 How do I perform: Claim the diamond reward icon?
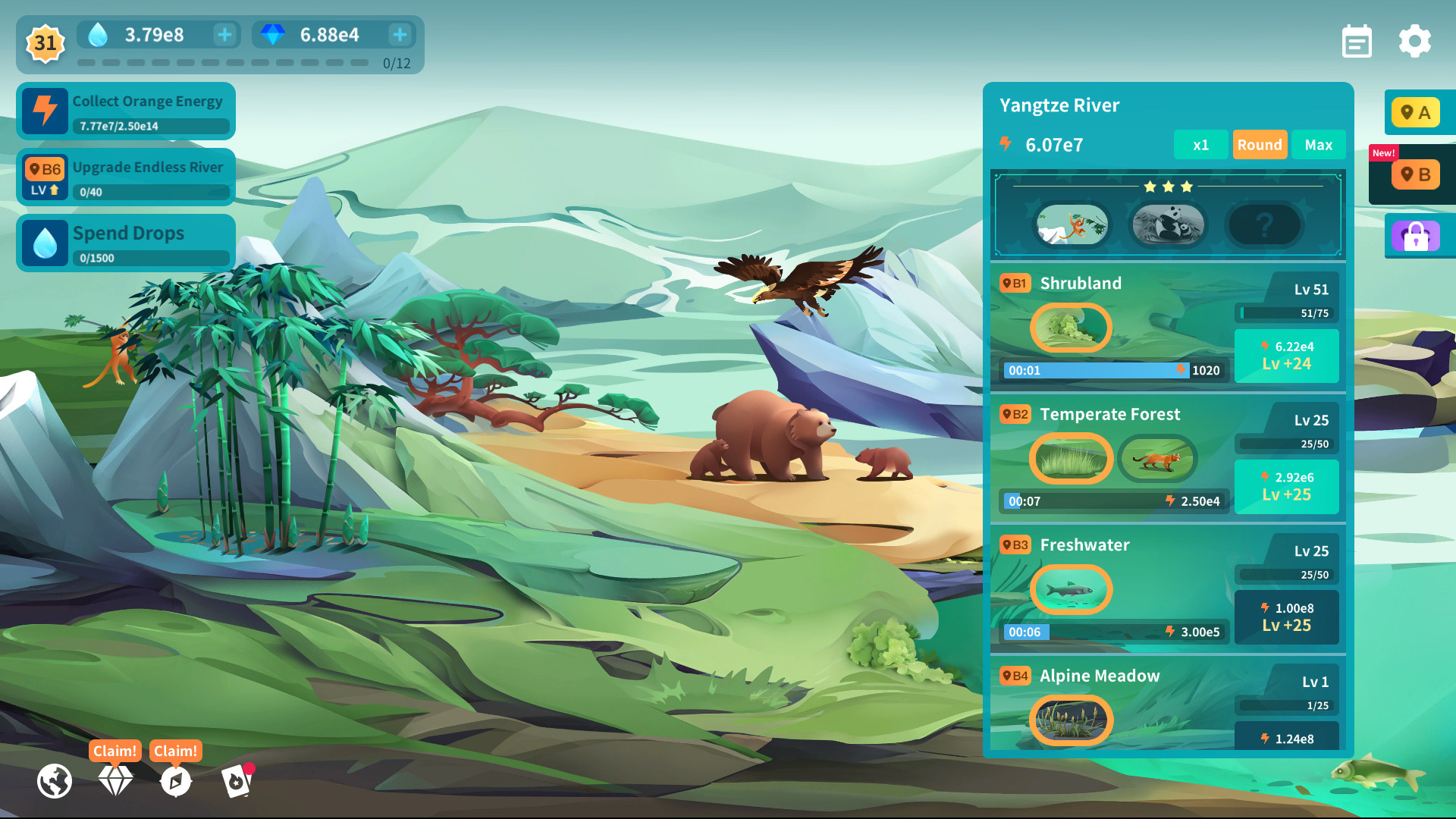click(x=115, y=781)
